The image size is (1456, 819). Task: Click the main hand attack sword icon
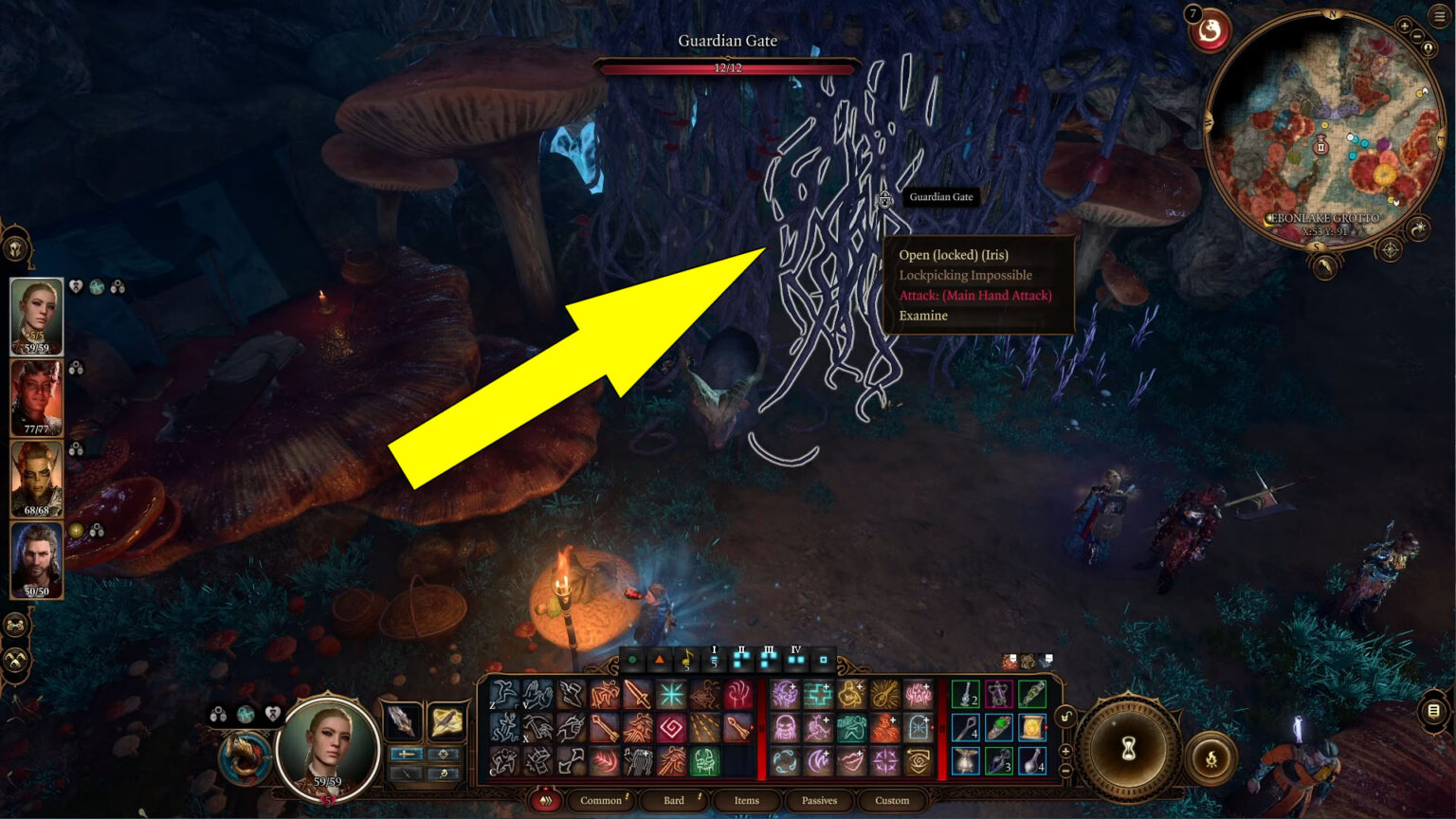tap(637, 693)
